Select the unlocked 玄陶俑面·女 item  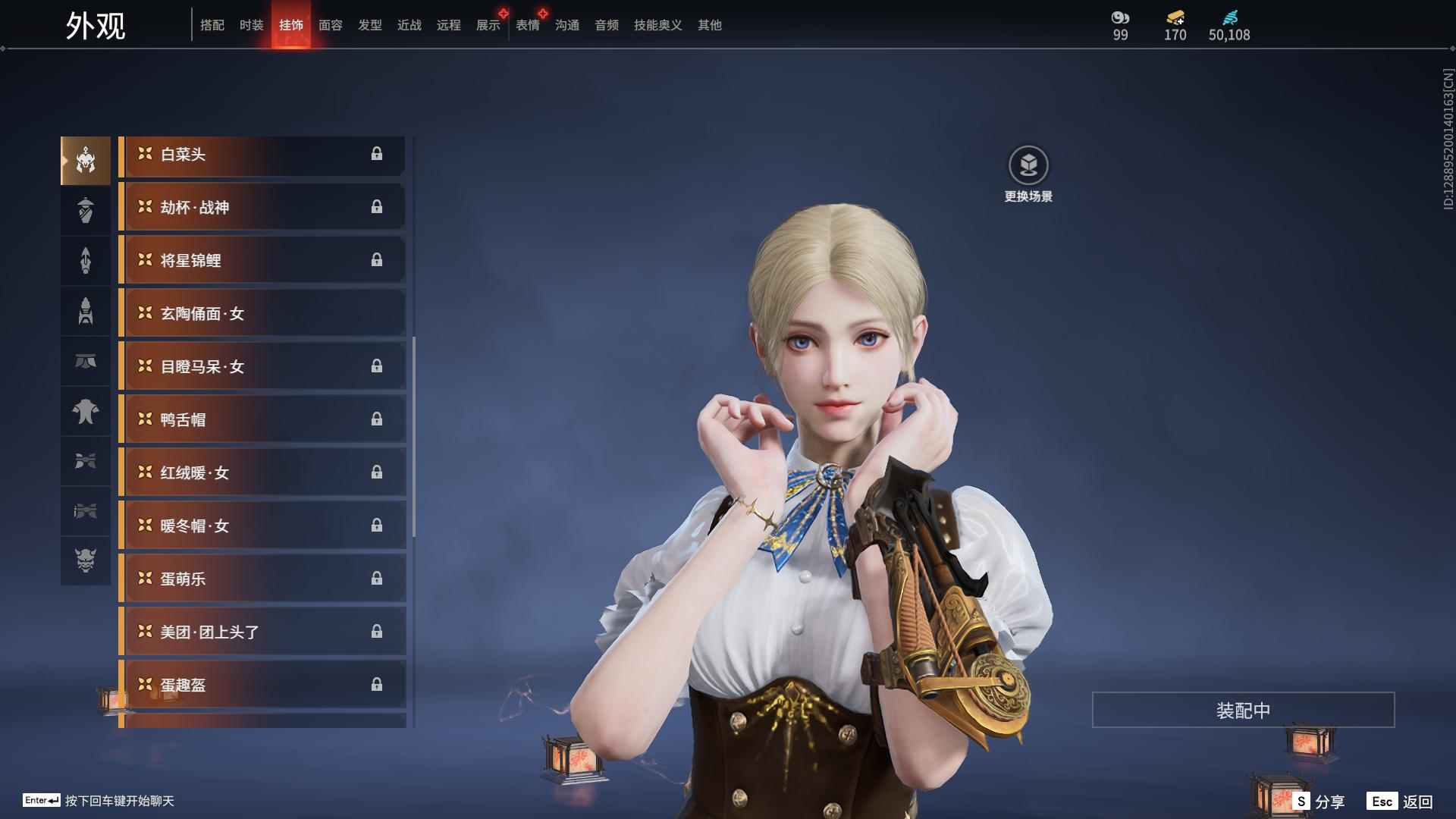(262, 314)
